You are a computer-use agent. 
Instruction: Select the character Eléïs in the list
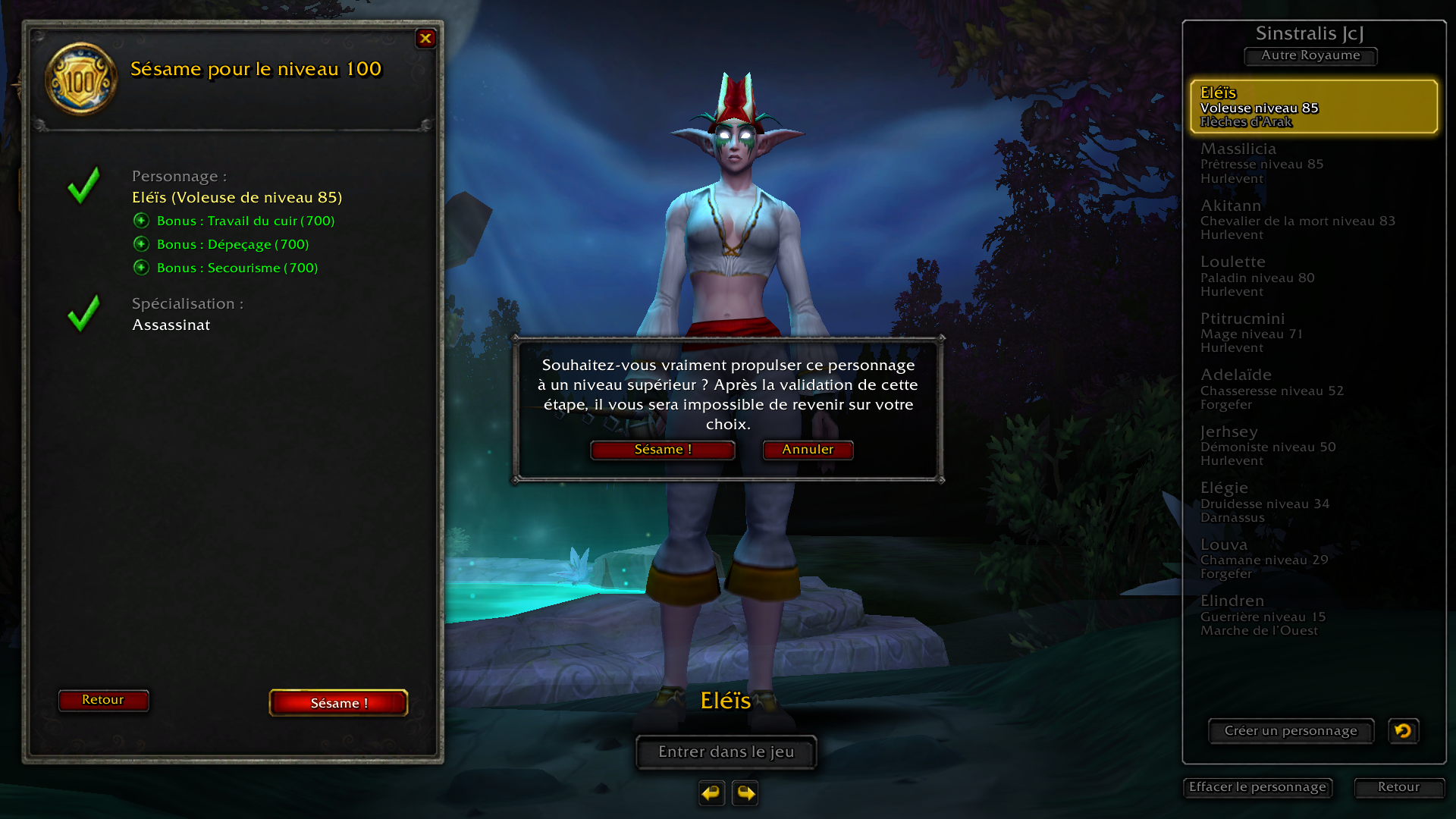[x=1313, y=106]
